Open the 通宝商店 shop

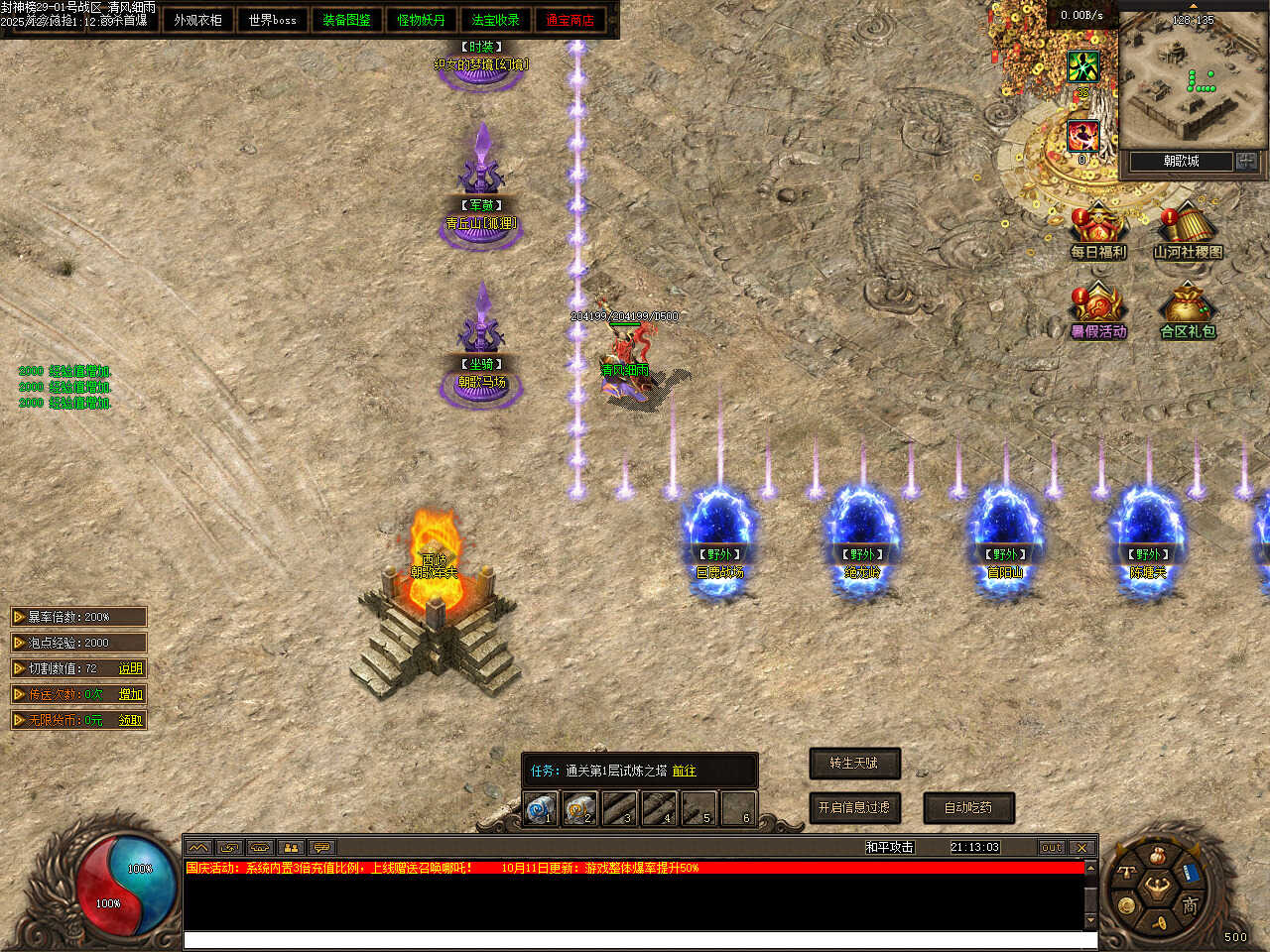tap(570, 20)
